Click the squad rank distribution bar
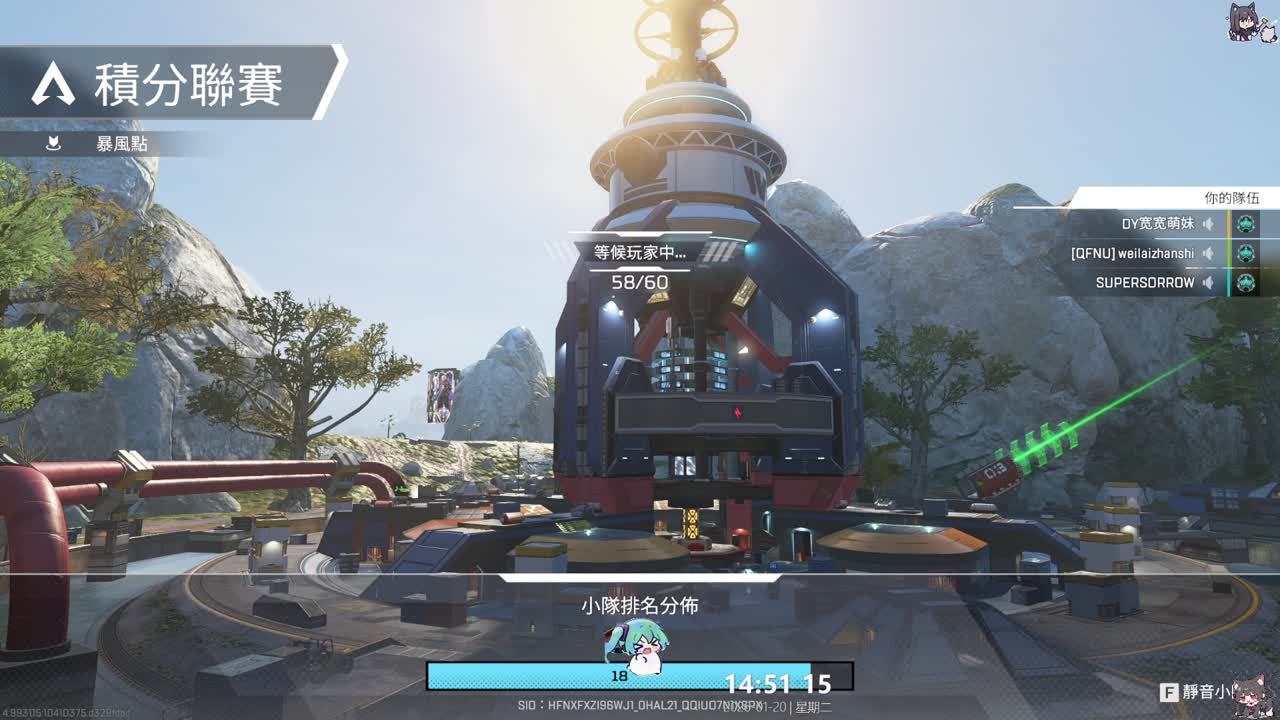Screen dimensions: 1280x720 (x=639, y=676)
